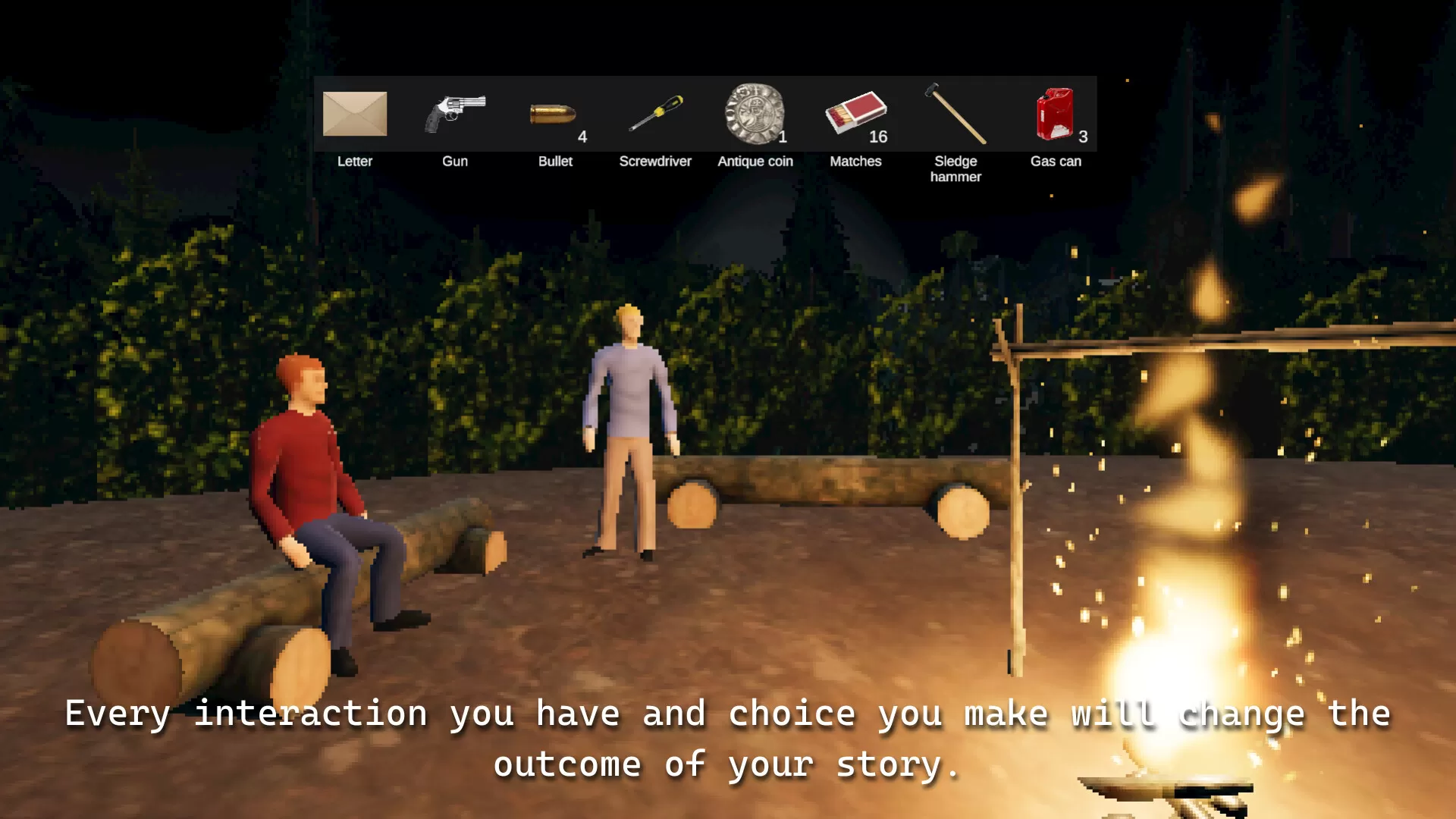
Task: Click the Antique coin item
Action: click(x=755, y=115)
